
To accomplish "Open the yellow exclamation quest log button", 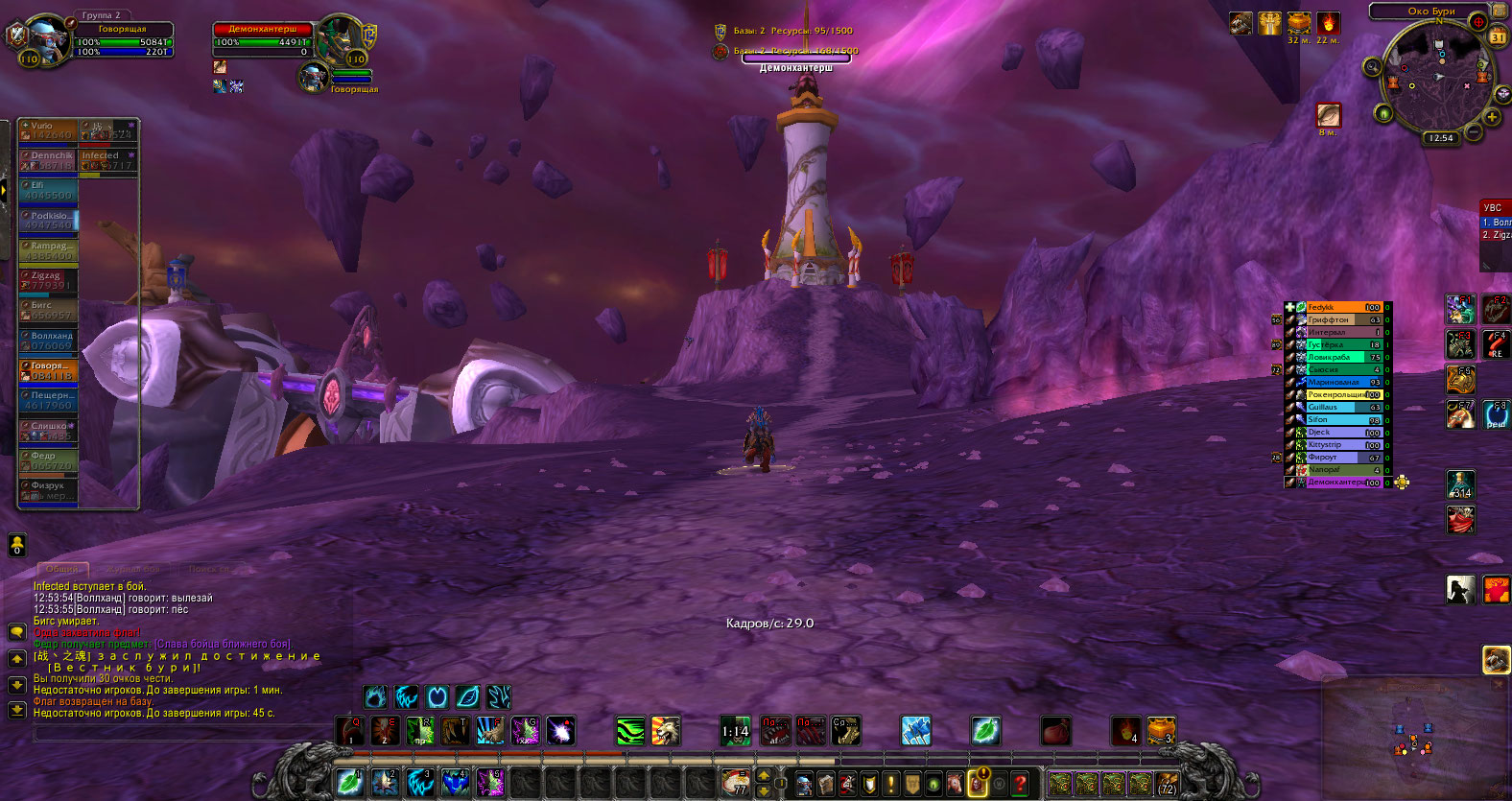I will click(891, 783).
